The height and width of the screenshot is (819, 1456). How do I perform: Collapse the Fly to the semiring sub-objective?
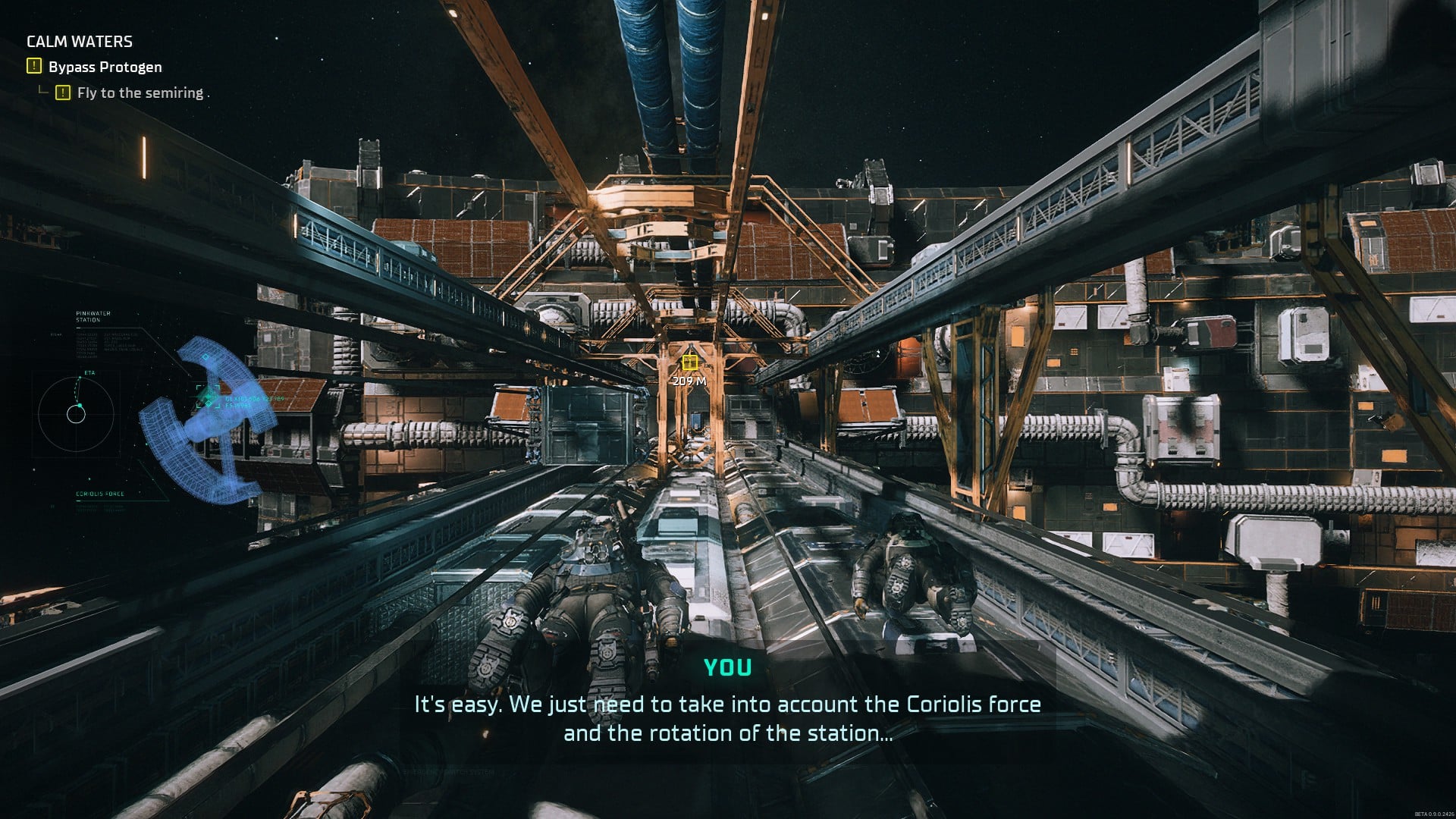139,92
